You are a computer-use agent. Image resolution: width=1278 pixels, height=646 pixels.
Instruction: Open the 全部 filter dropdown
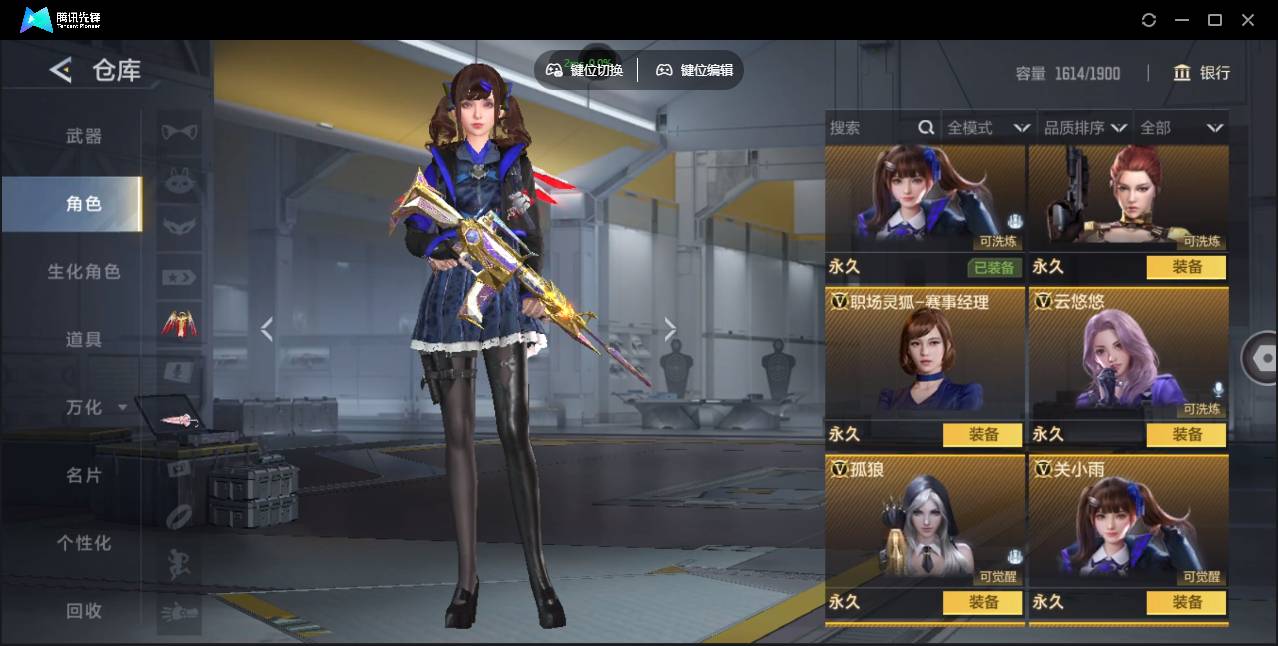1181,128
